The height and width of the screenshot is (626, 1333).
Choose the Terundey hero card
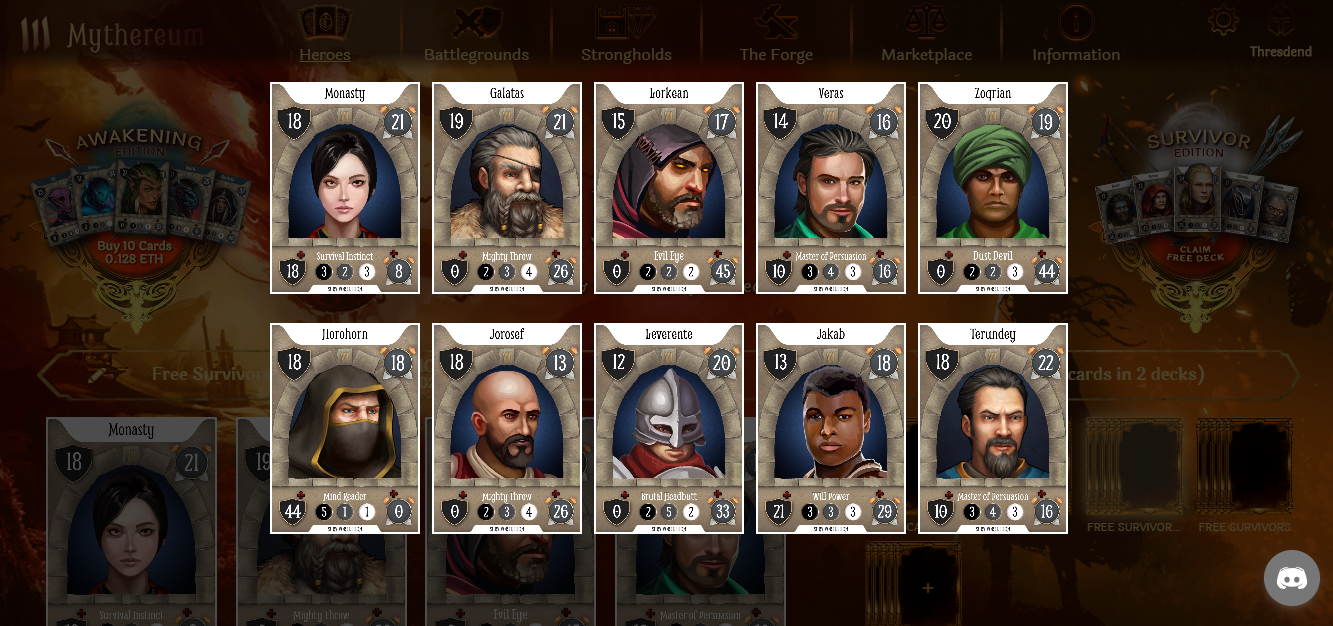pyautogui.click(x=993, y=428)
